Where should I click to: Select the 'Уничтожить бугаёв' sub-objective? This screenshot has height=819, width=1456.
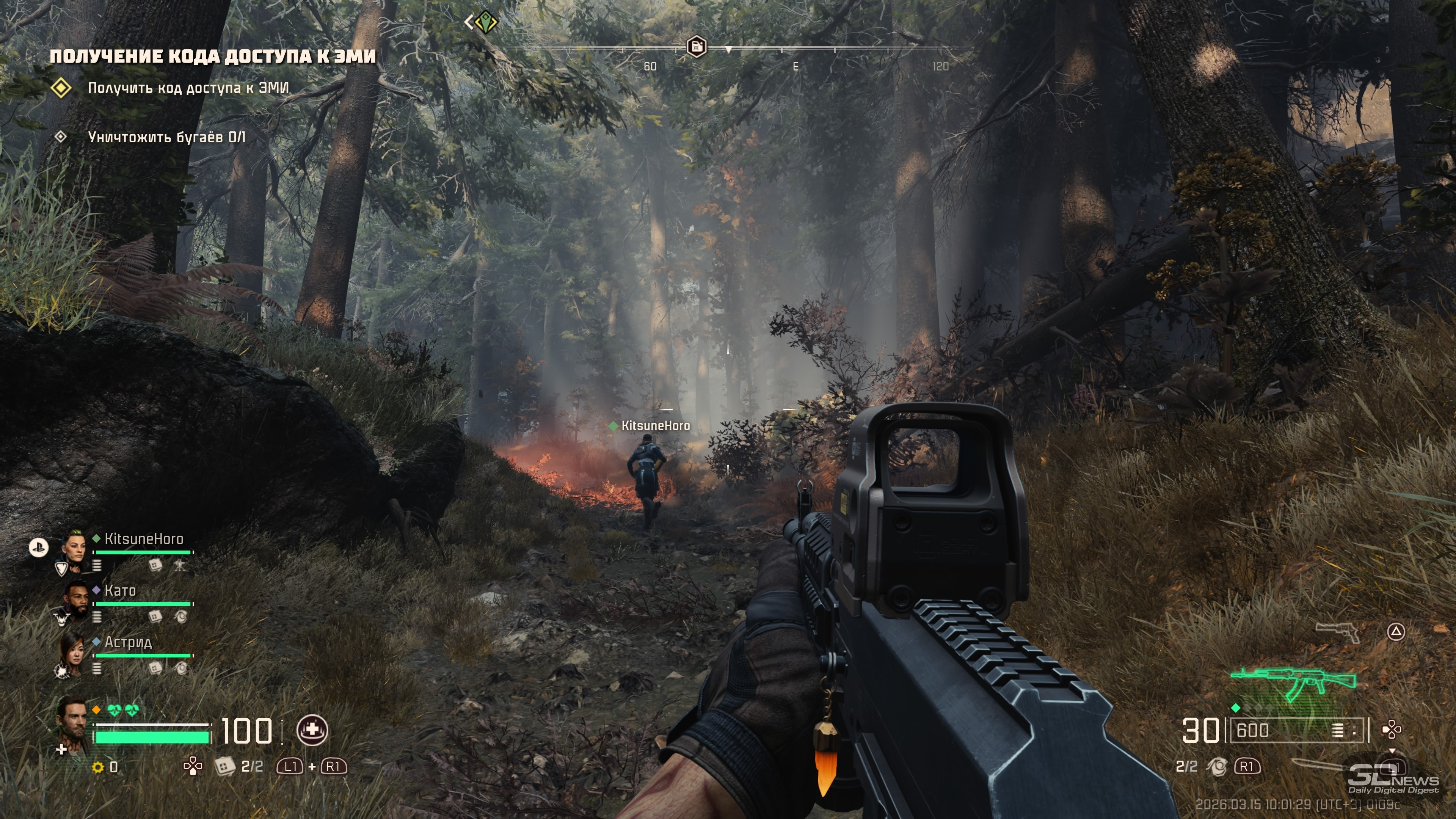click(166, 137)
